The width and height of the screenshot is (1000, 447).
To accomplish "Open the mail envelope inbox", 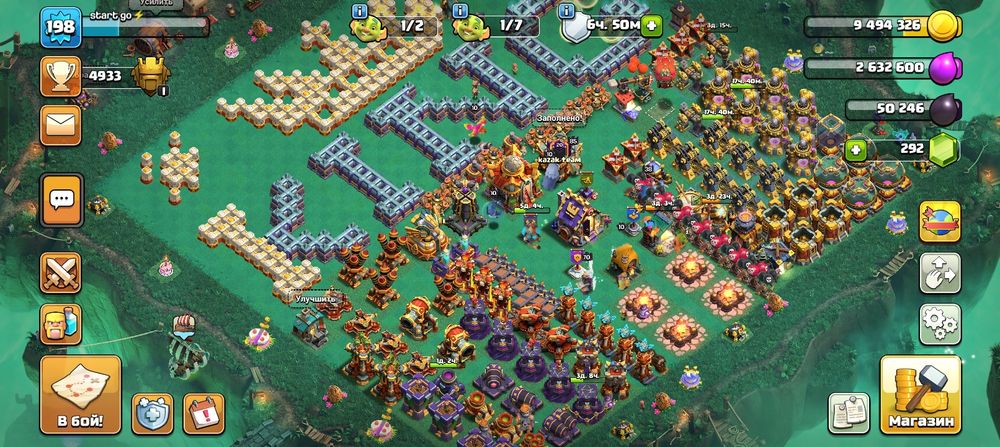I will click(61, 125).
